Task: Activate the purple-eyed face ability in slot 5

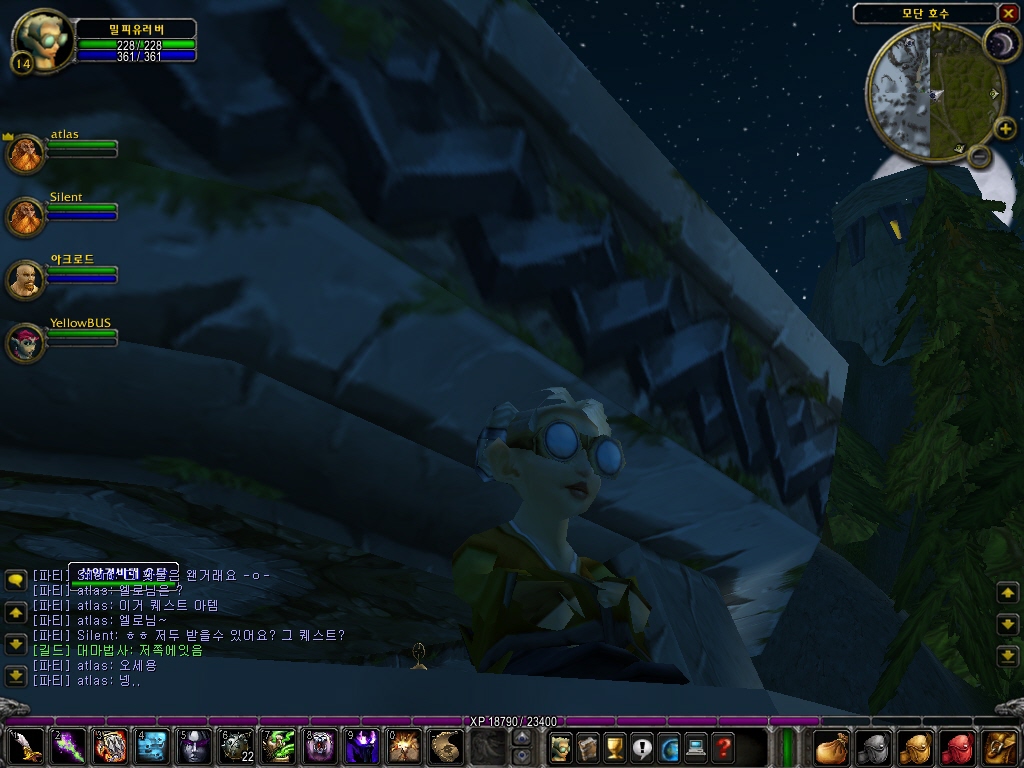Action: coord(193,746)
